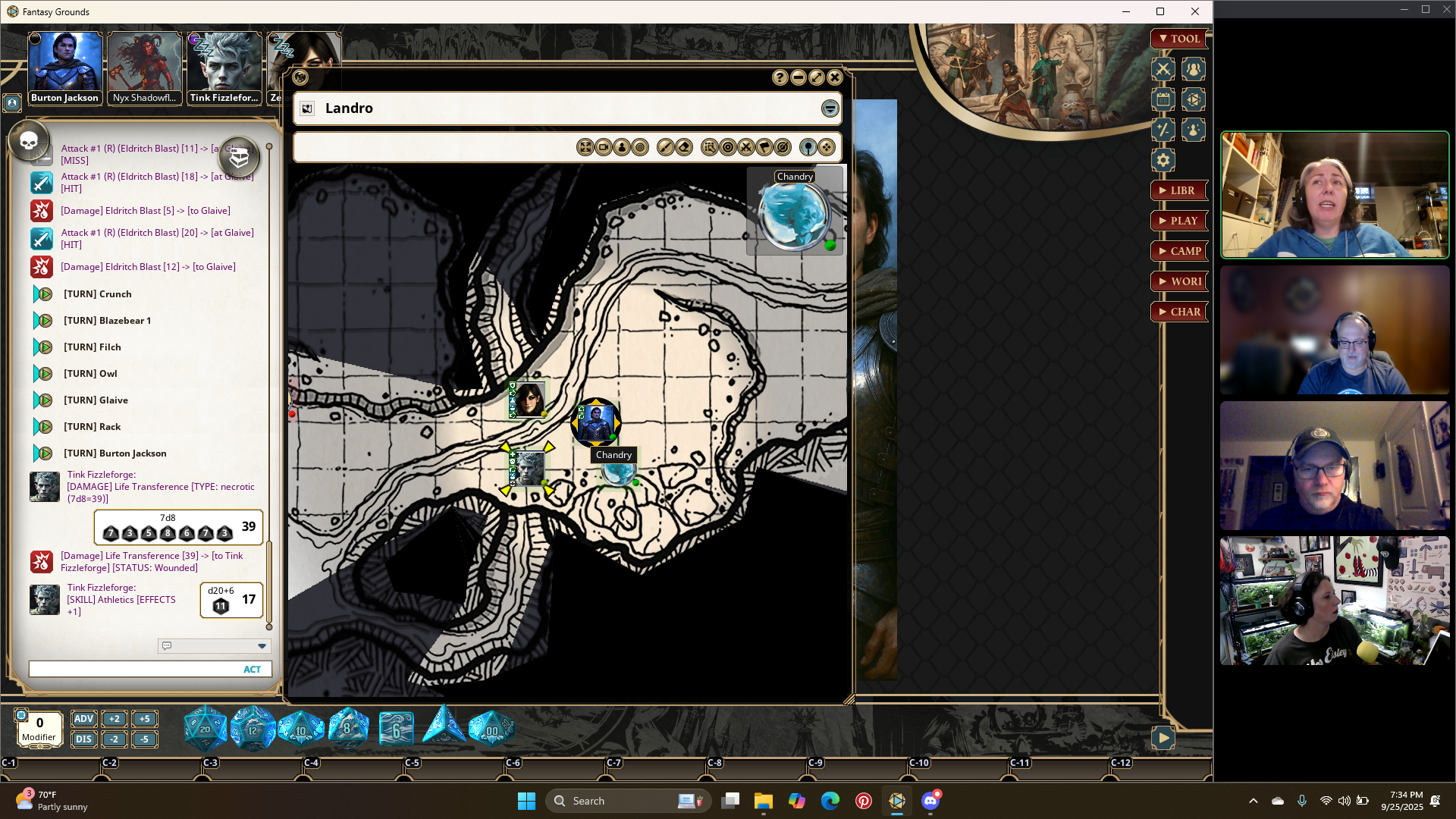Open the chat mode dropdown
Viewport: 1456px width, 819px height.
[x=262, y=646]
